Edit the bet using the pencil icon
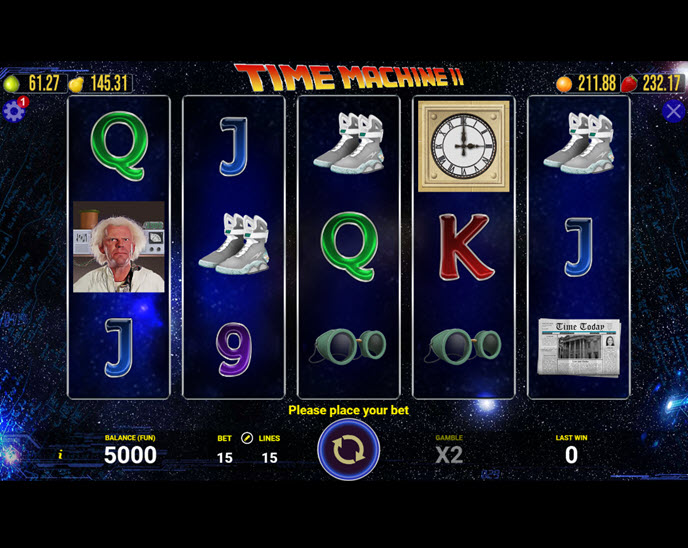This screenshot has height=548, width=688. pos(247,438)
